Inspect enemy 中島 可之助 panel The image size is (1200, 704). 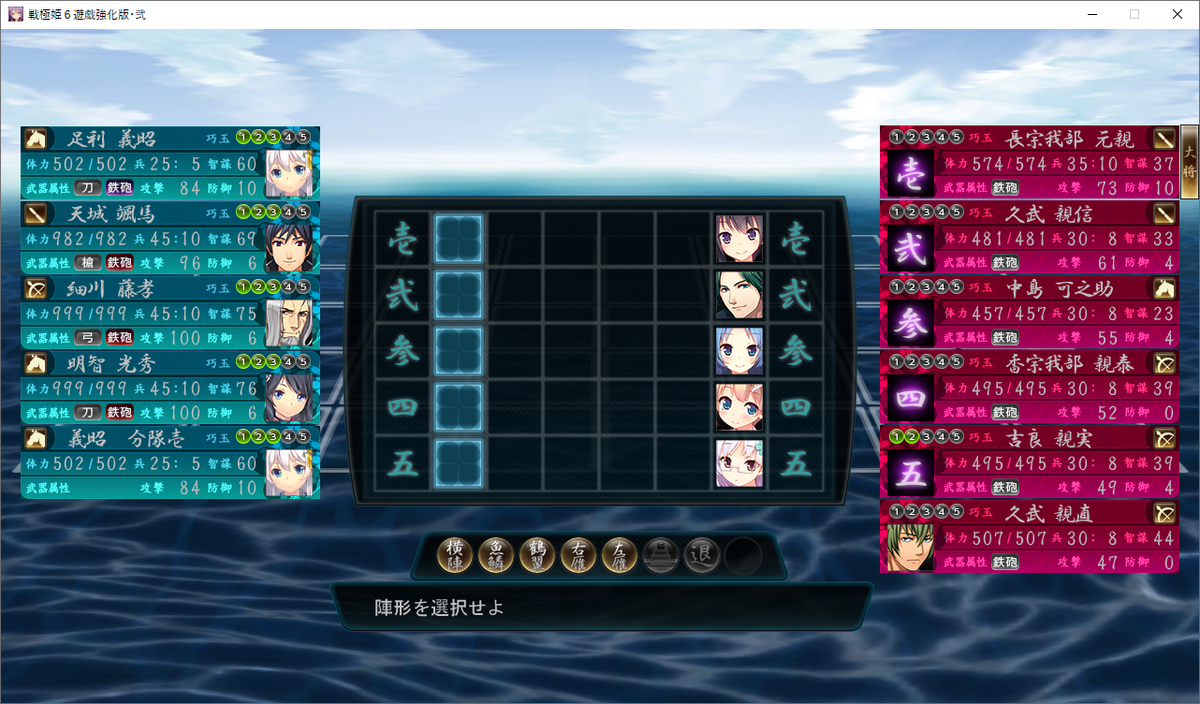(x=1029, y=312)
